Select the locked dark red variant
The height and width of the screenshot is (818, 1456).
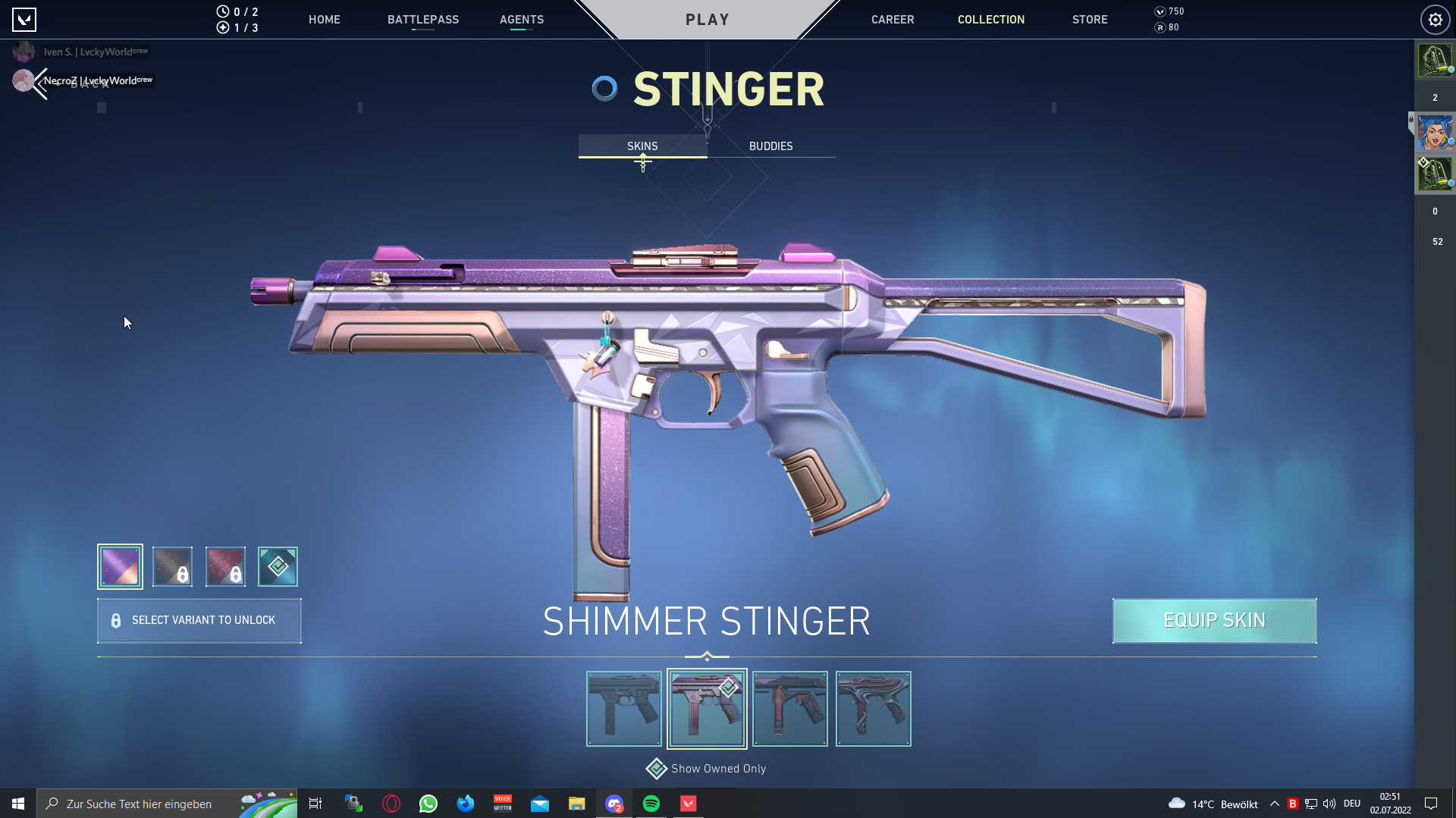point(225,566)
